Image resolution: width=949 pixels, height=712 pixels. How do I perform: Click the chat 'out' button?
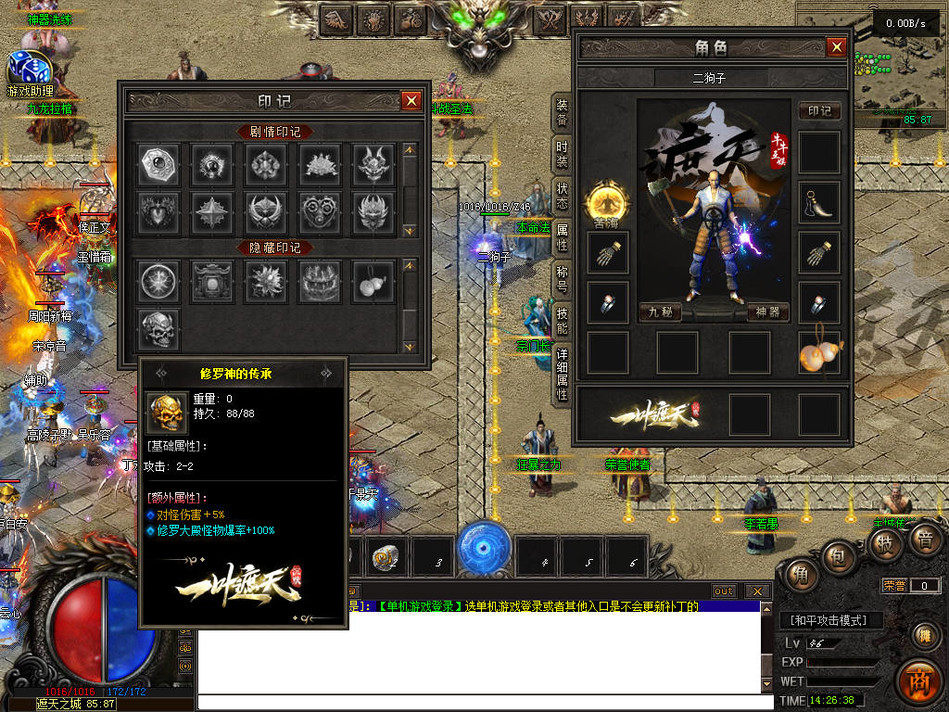(x=723, y=591)
